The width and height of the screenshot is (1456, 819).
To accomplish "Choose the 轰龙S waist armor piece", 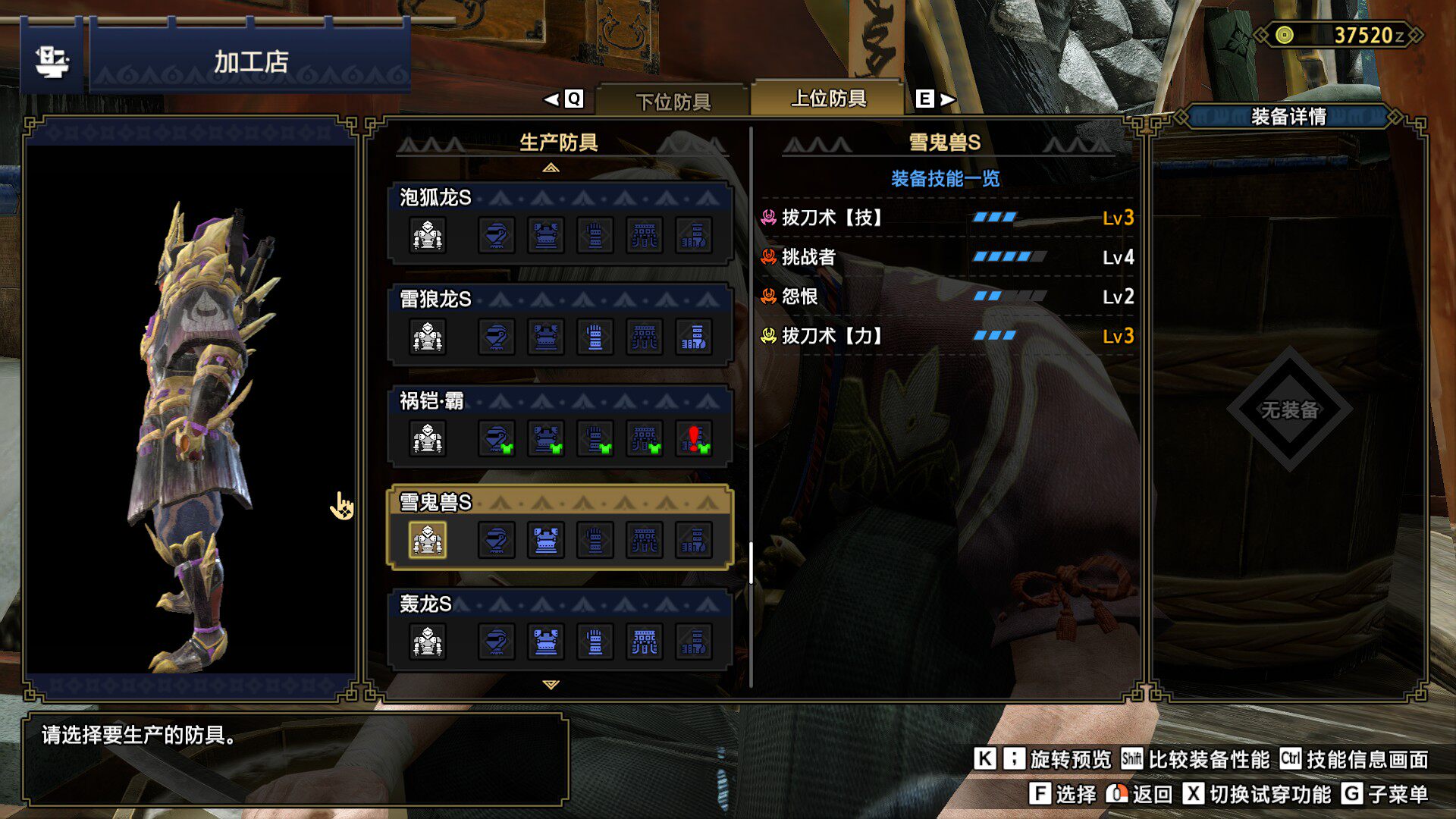I will click(645, 642).
